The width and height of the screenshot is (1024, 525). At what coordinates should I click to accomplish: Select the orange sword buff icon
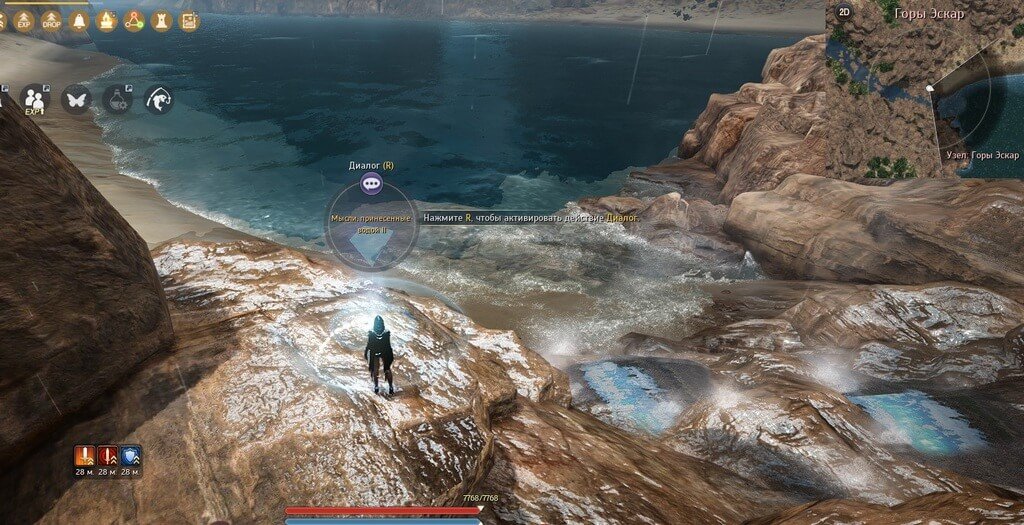(x=84, y=456)
